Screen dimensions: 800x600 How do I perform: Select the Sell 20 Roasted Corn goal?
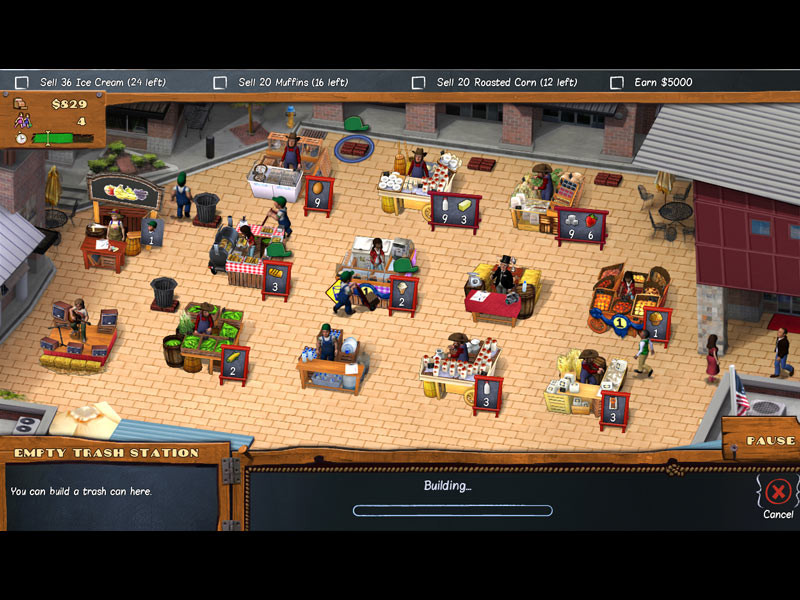click(x=418, y=82)
